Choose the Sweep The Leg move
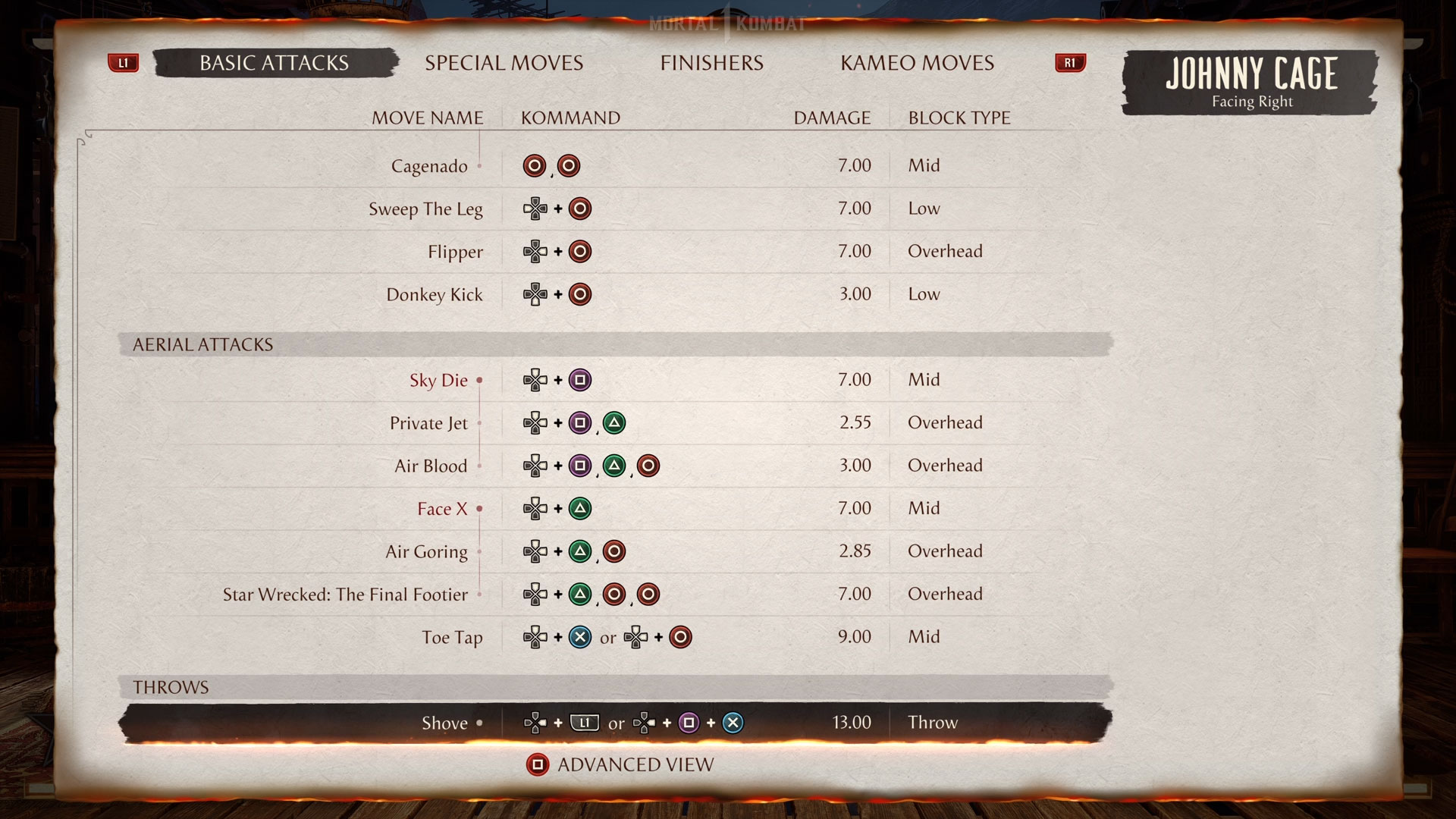This screenshot has height=819, width=1456. pyautogui.click(x=425, y=209)
